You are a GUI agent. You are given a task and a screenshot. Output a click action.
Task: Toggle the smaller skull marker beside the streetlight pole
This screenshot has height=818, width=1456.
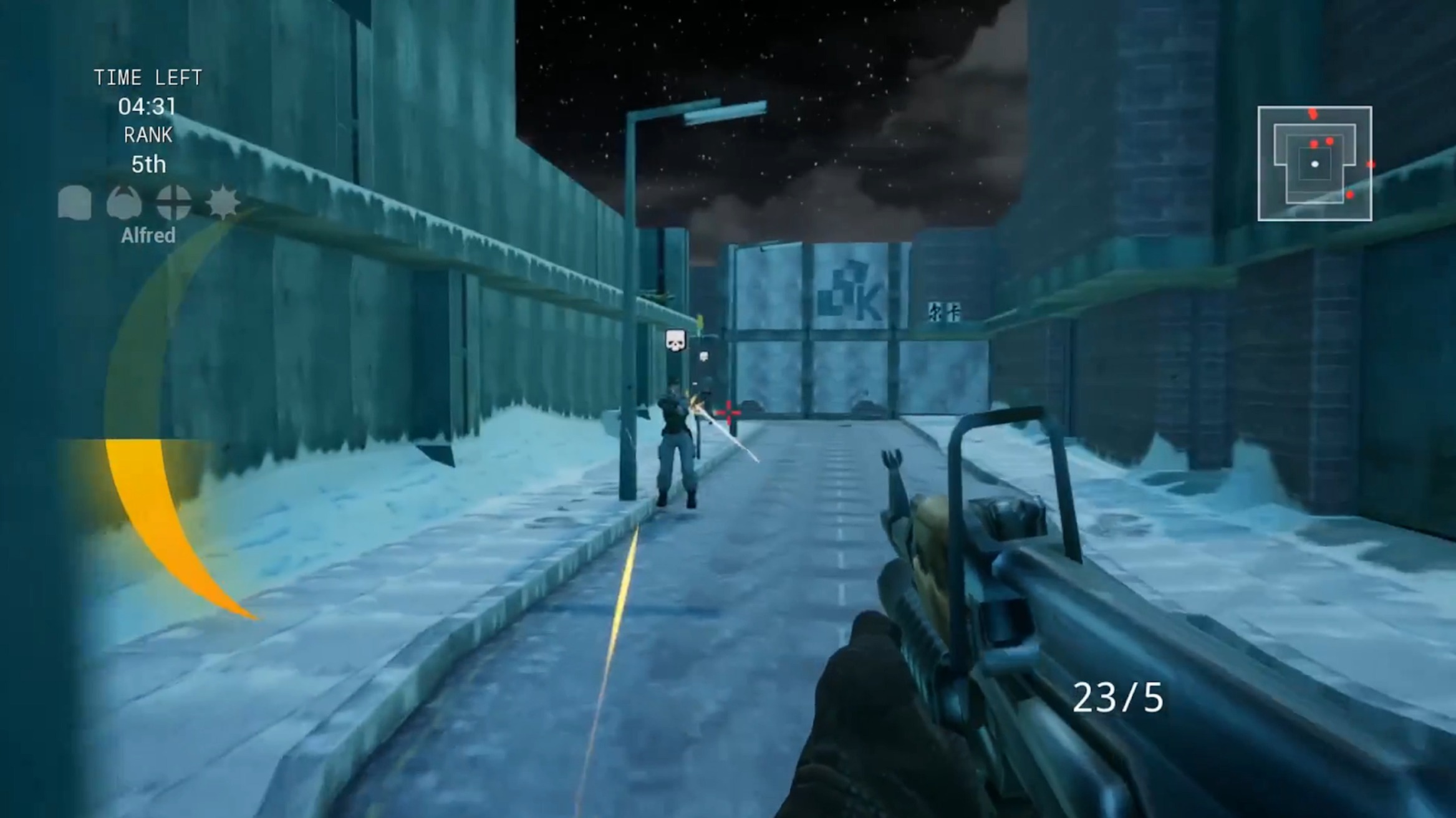coord(705,356)
